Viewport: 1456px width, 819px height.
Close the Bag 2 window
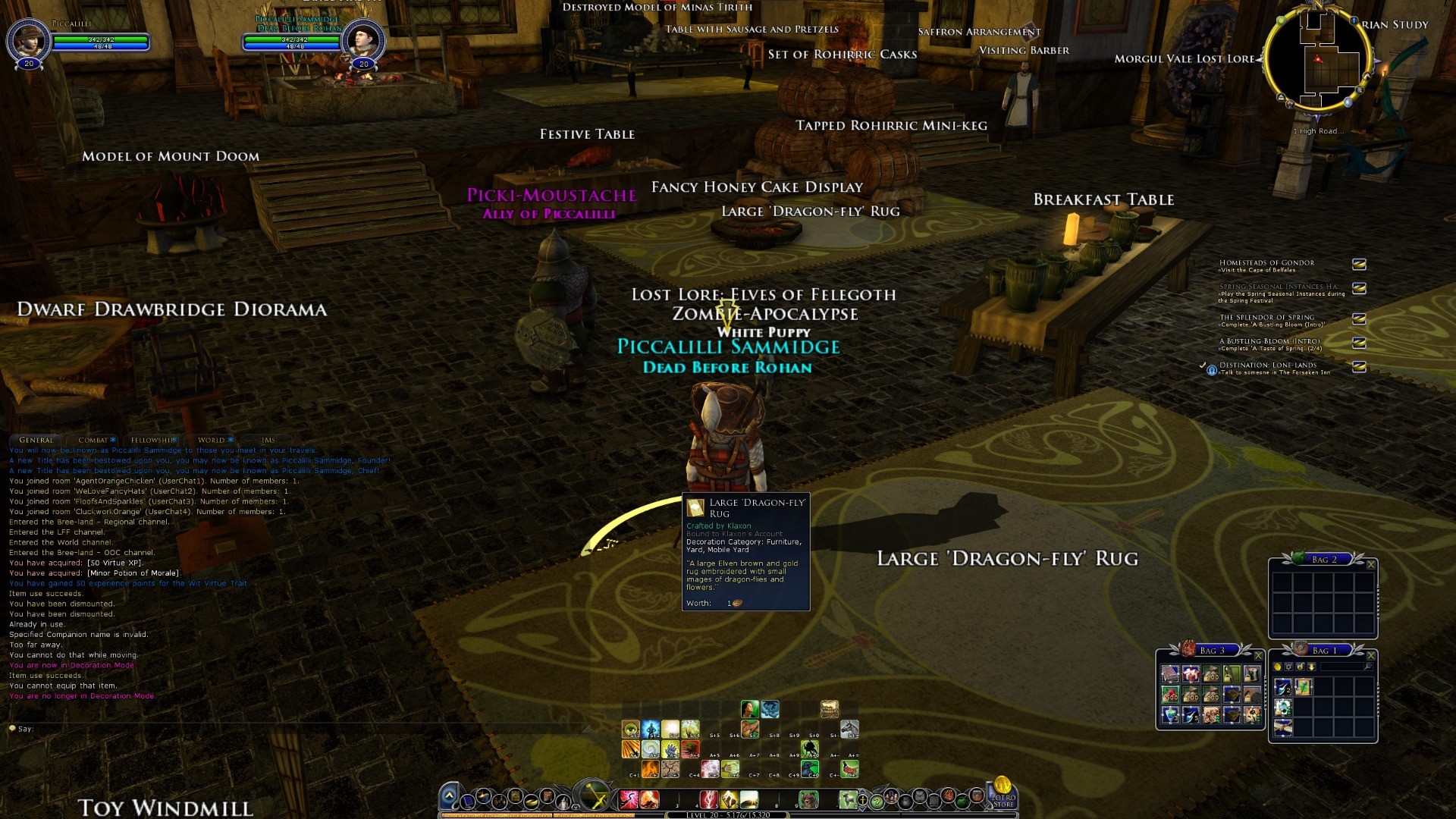[x=1371, y=564]
